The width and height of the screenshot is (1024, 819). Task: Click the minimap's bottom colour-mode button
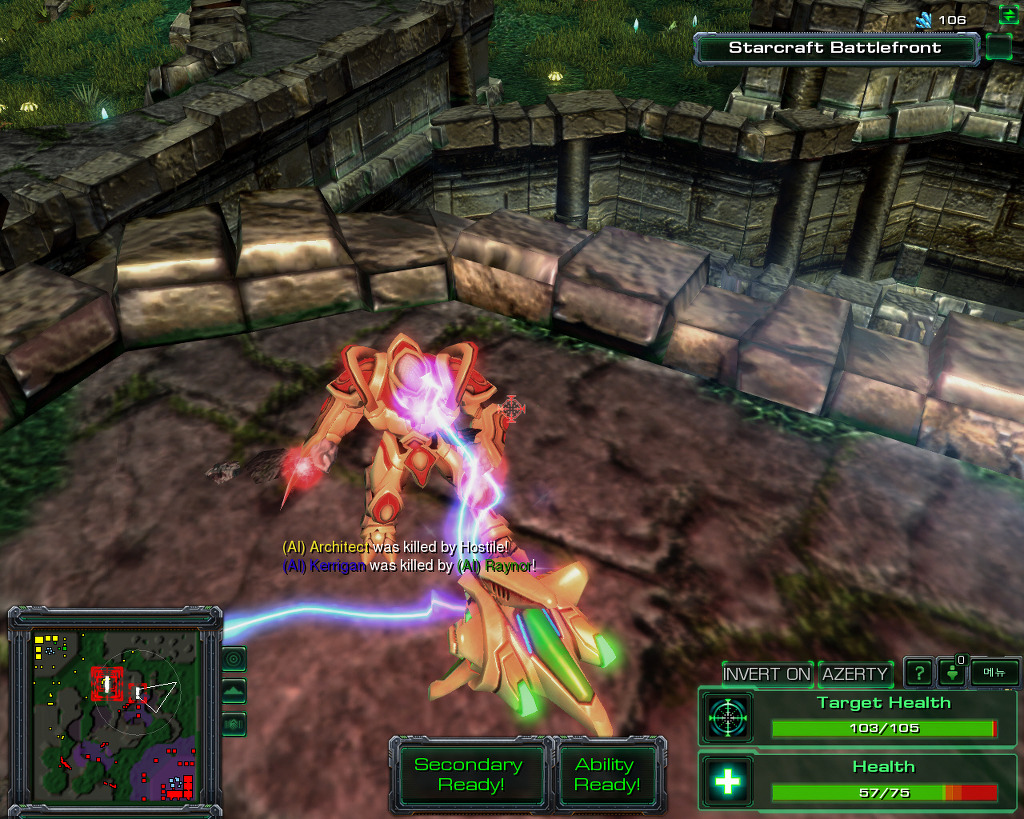click(x=234, y=723)
